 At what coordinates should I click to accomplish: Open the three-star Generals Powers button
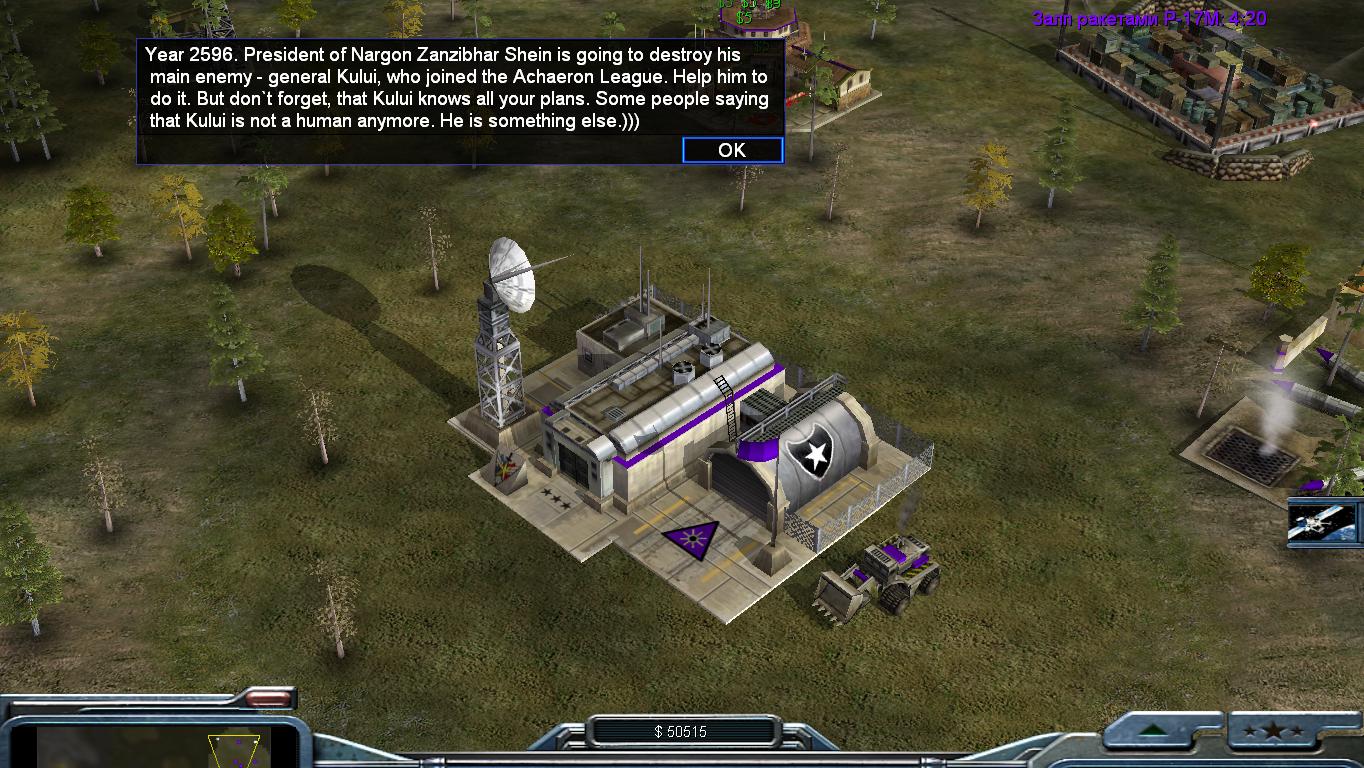[1272, 731]
